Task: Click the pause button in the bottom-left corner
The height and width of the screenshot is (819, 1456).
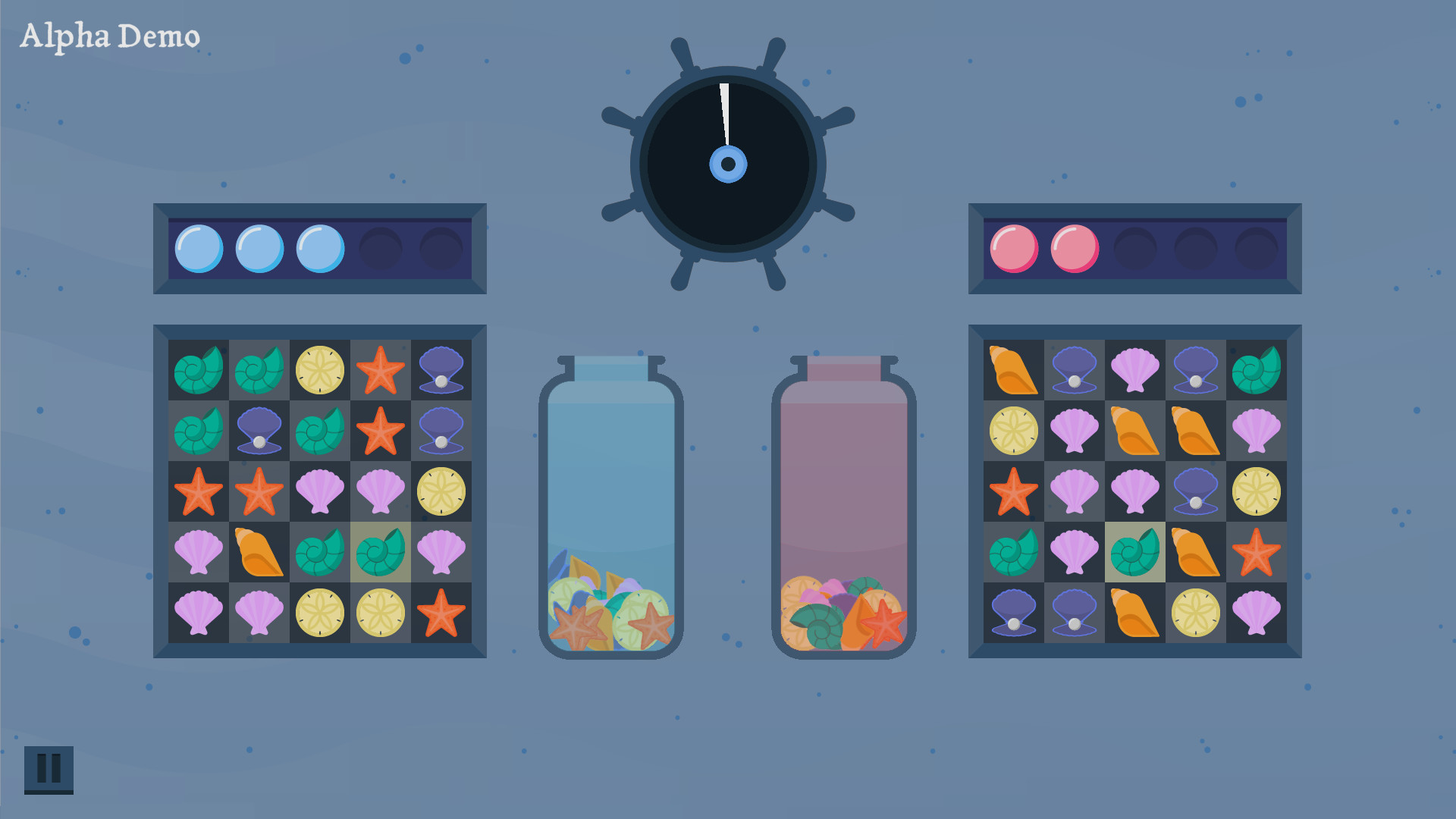Action: (x=50, y=770)
